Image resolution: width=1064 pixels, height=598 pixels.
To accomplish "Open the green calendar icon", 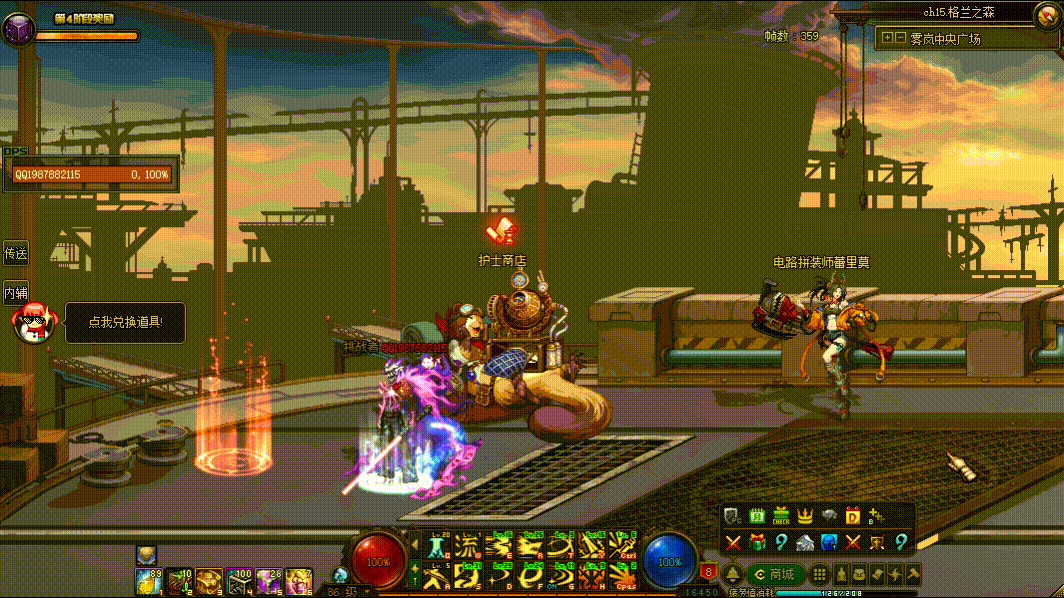I will point(757,516).
